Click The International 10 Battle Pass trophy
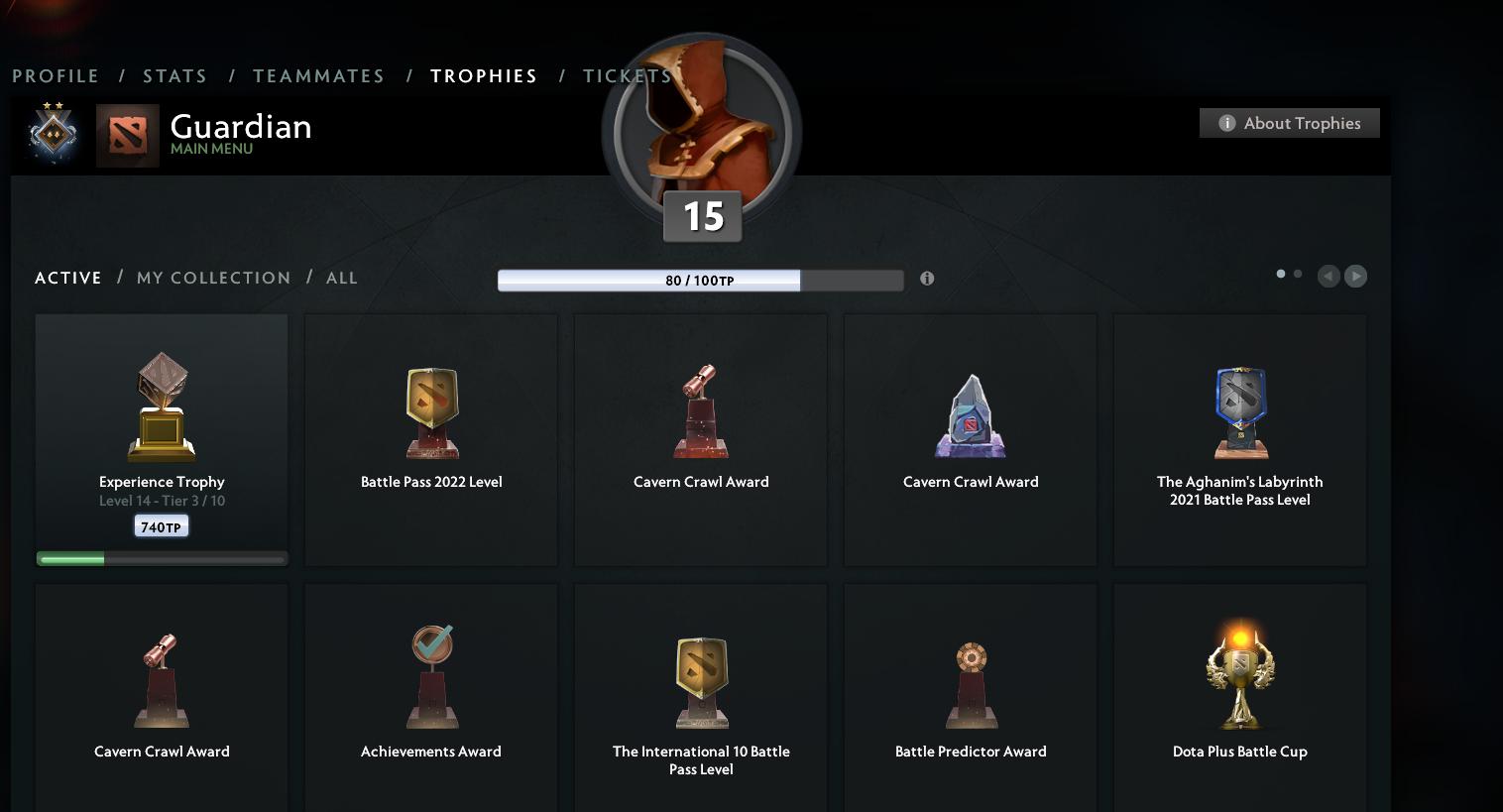Screen dimensions: 1503x812 point(700,679)
